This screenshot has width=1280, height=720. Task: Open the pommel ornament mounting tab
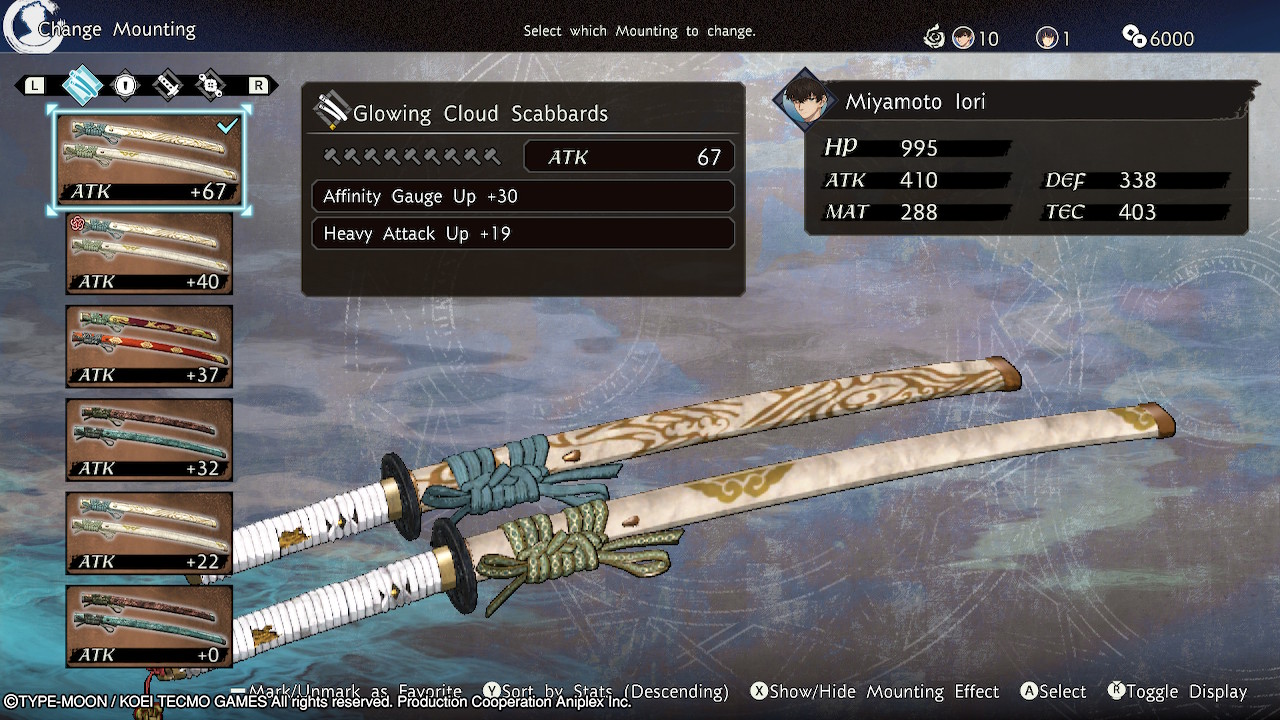tap(211, 86)
